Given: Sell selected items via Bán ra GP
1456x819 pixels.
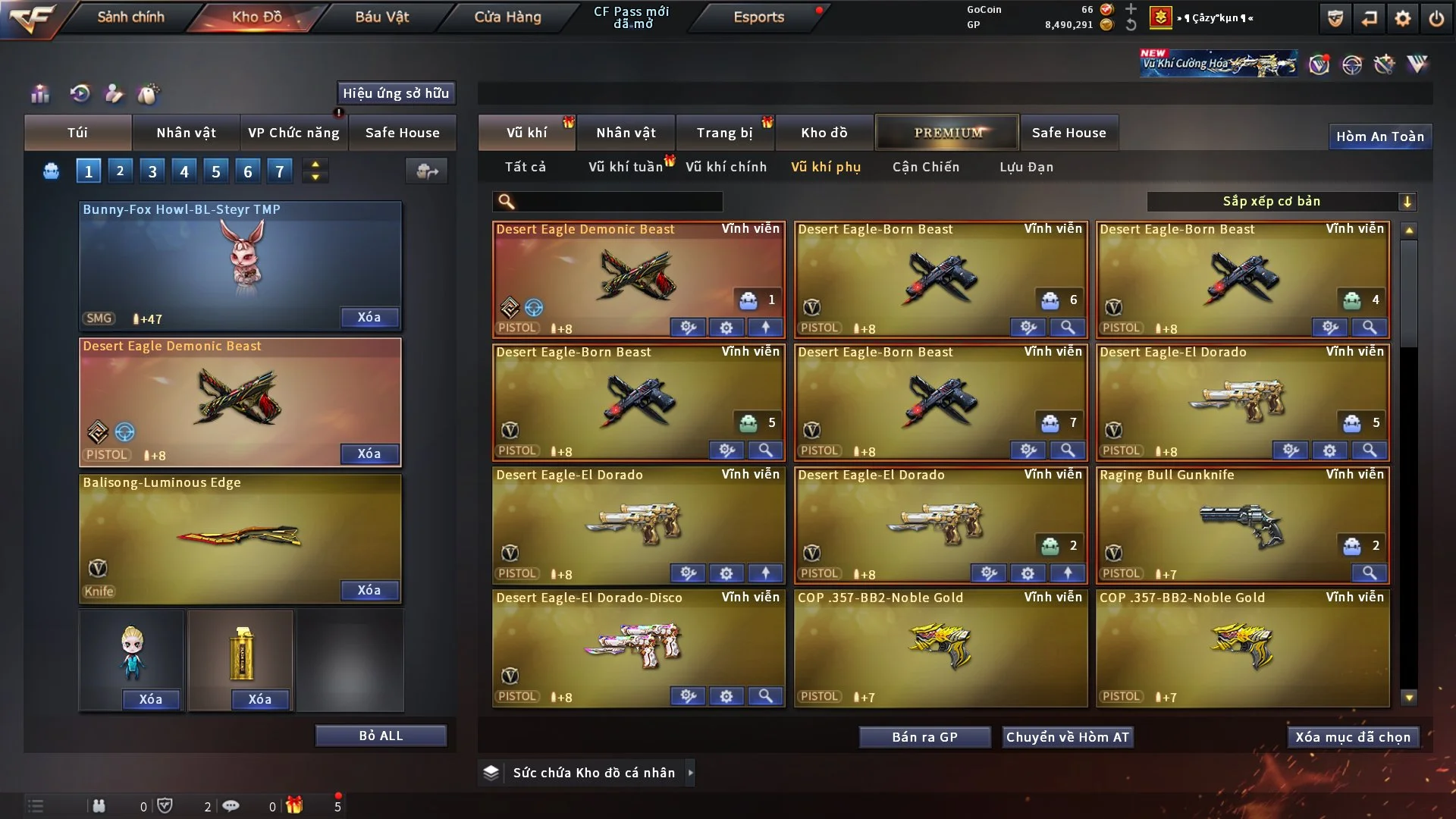Looking at the screenshot, I should (x=924, y=737).
